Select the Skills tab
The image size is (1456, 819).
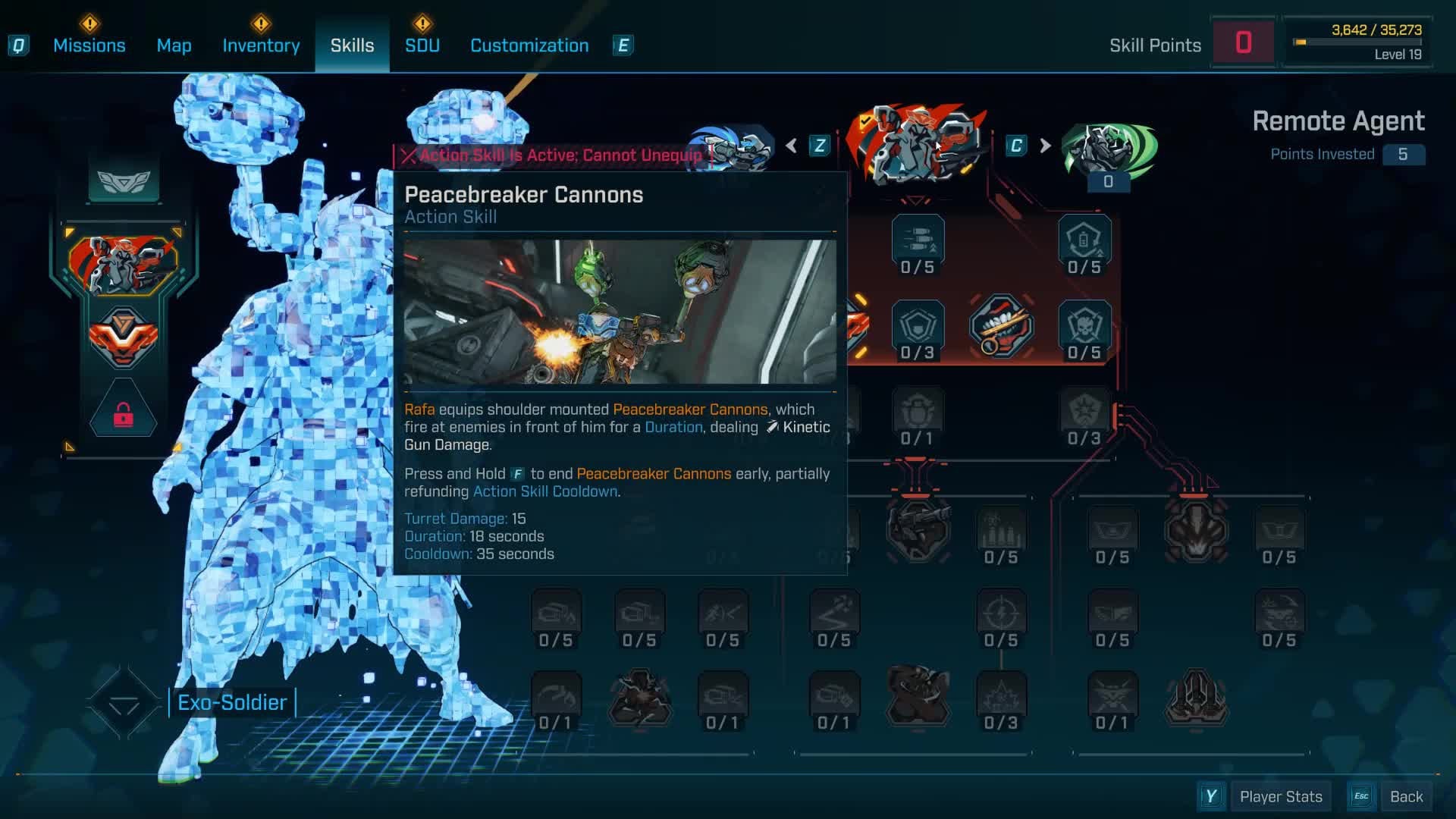pos(352,45)
